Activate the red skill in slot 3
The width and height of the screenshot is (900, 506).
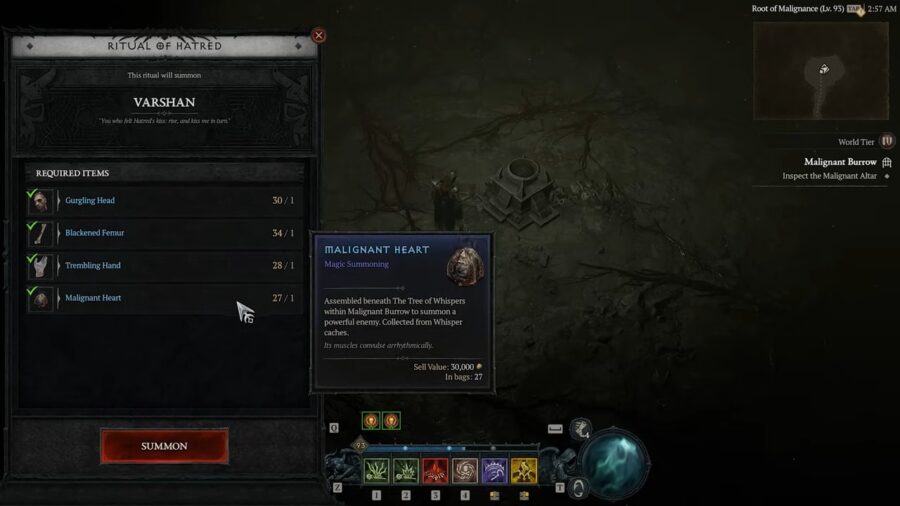pyautogui.click(x=435, y=471)
